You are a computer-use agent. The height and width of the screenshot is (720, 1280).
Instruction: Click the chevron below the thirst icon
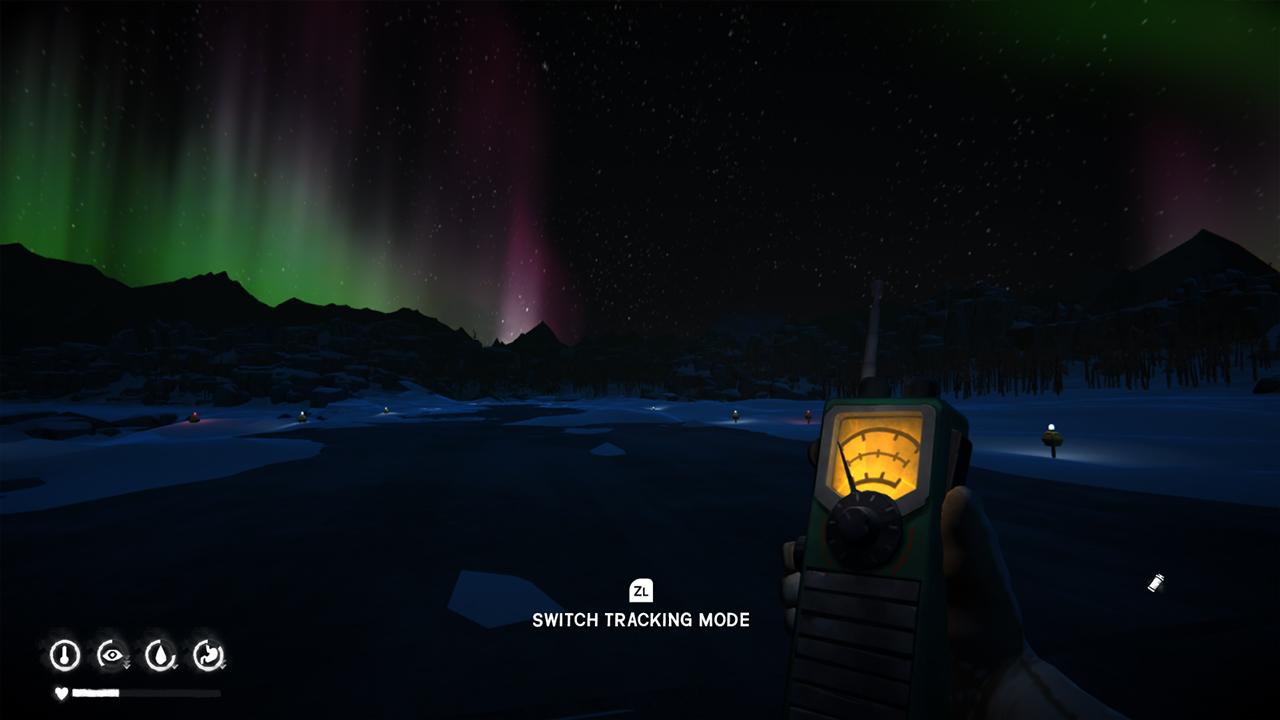pos(174,666)
